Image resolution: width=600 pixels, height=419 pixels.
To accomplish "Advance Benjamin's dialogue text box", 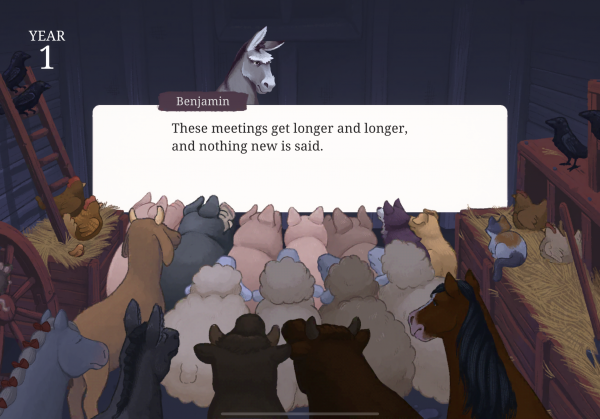I will pos(300,158).
